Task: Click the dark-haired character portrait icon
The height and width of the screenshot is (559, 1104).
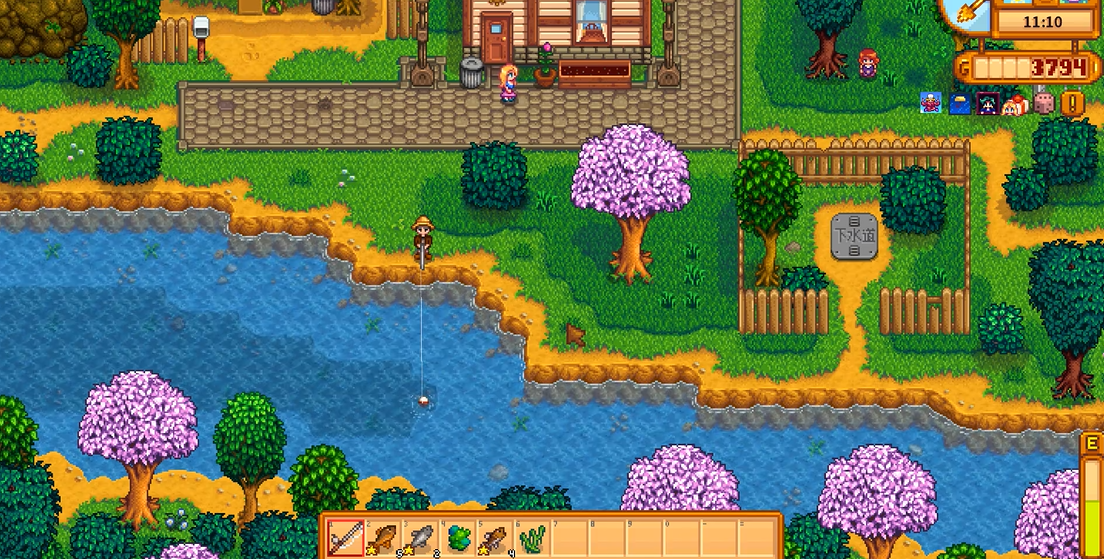Action: pyautogui.click(x=988, y=103)
